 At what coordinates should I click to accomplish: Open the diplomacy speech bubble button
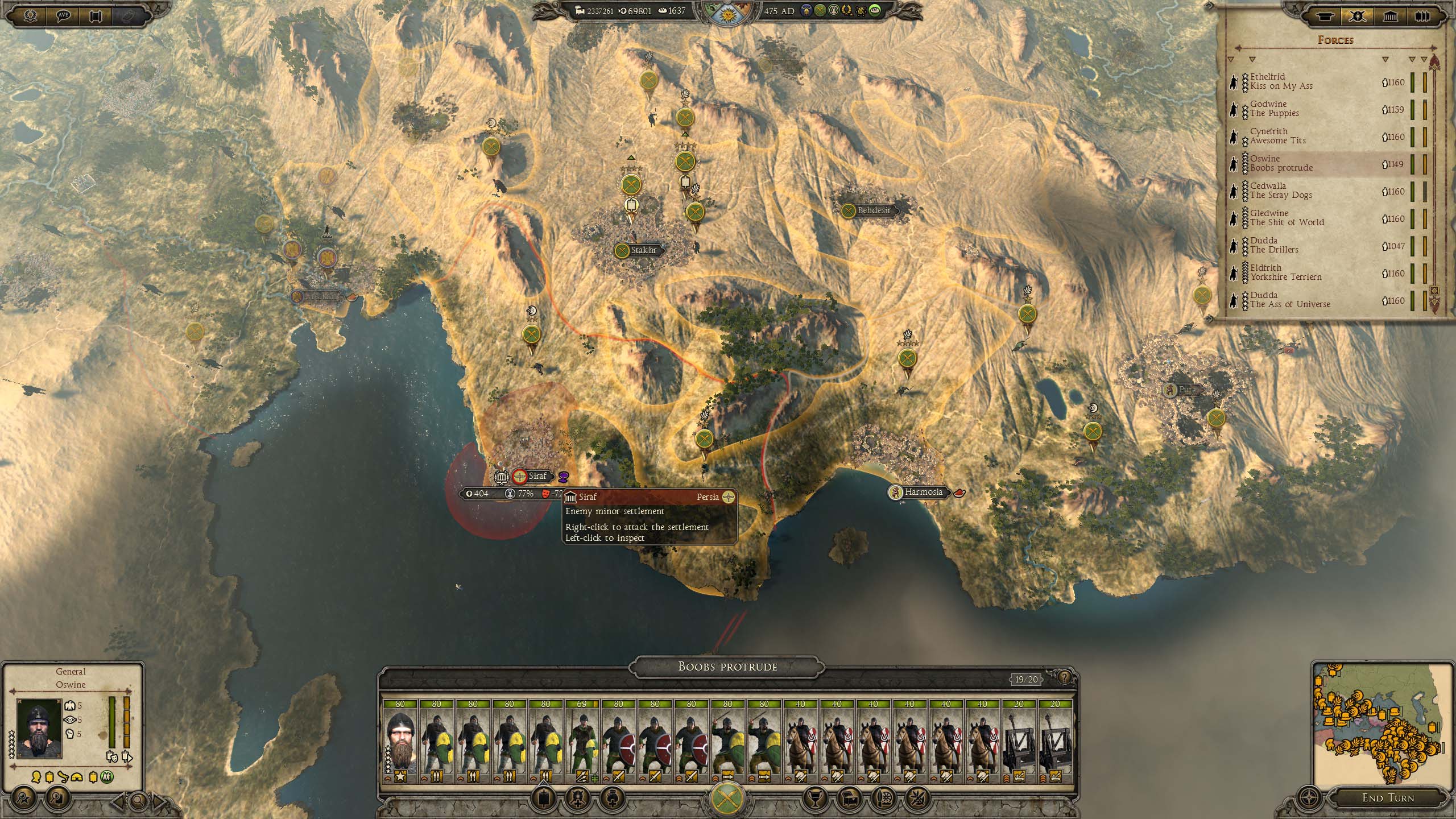pyautogui.click(x=64, y=15)
